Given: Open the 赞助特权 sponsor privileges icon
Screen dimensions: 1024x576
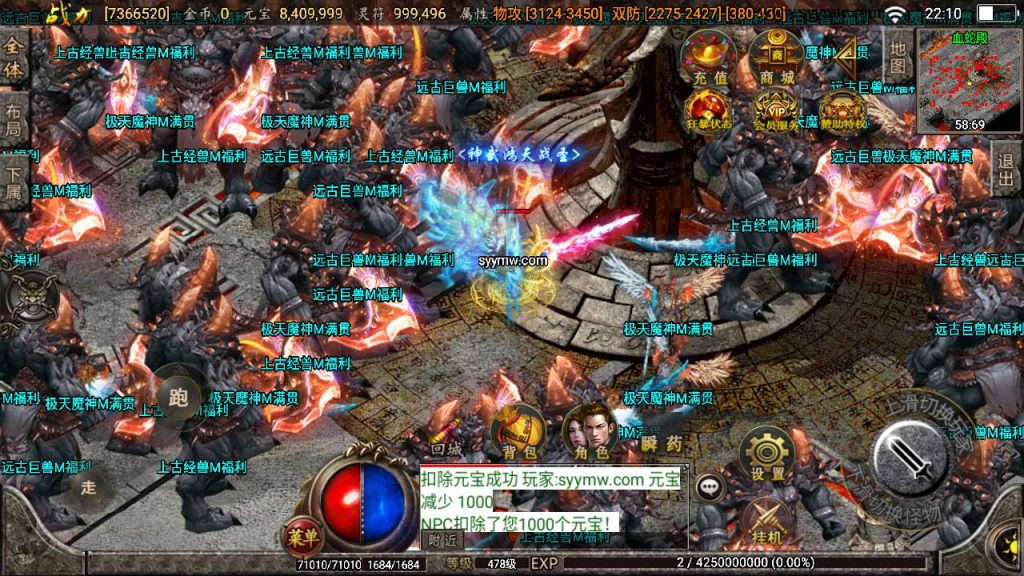Looking at the screenshot, I should point(843,109).
